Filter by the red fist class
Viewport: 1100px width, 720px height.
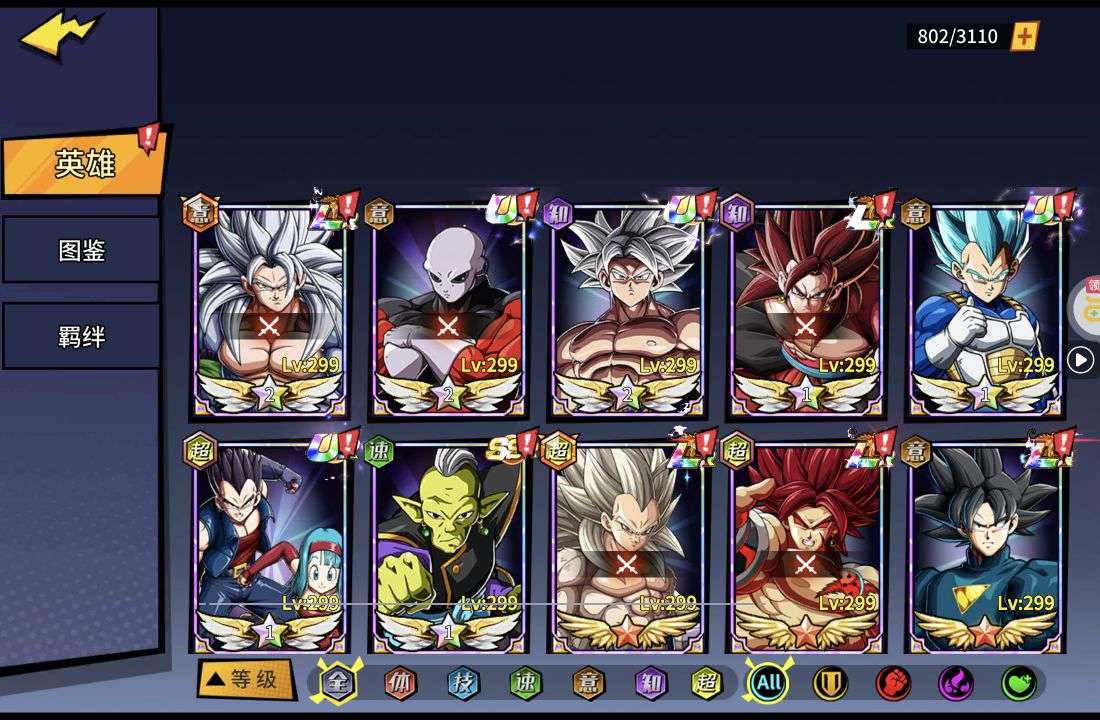pyautogui.click(x=893, y=683)
